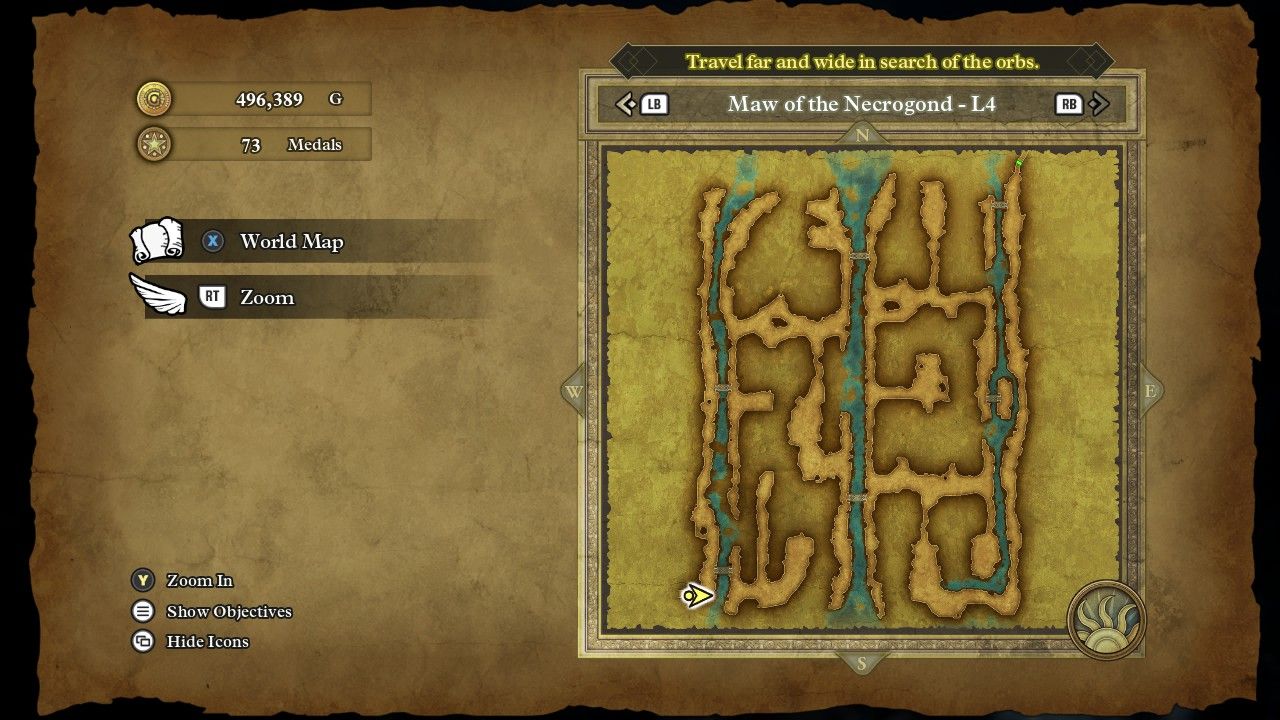Click the green exit marker on the map

click(x=1019, y=162)
